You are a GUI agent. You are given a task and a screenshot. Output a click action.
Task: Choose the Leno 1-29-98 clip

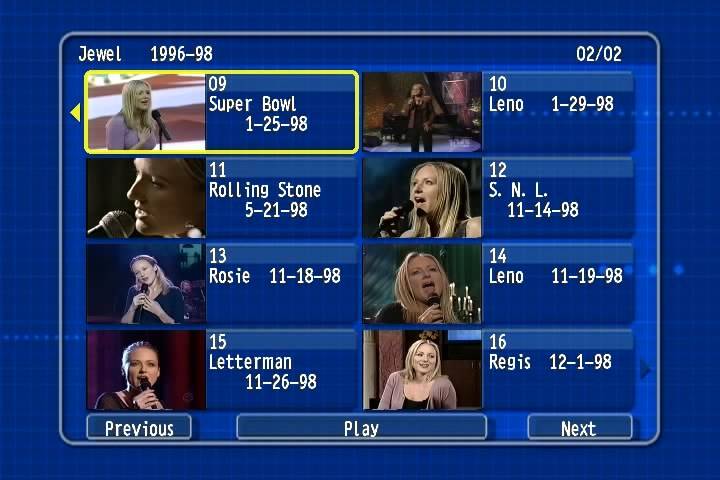[x=497, y=112]
